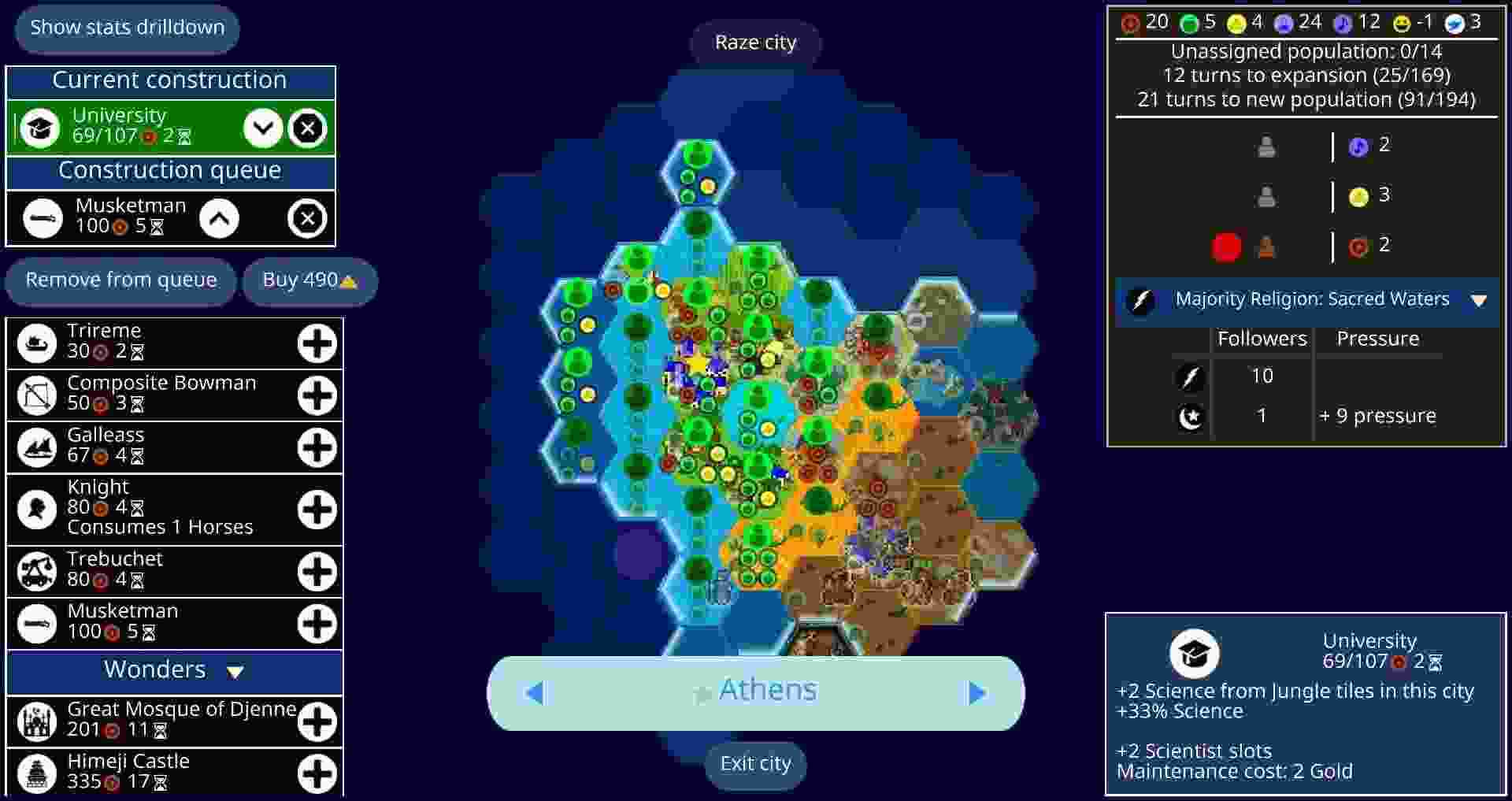Click the Raze city button
The image size is (1512, 801).
(754, 42)
